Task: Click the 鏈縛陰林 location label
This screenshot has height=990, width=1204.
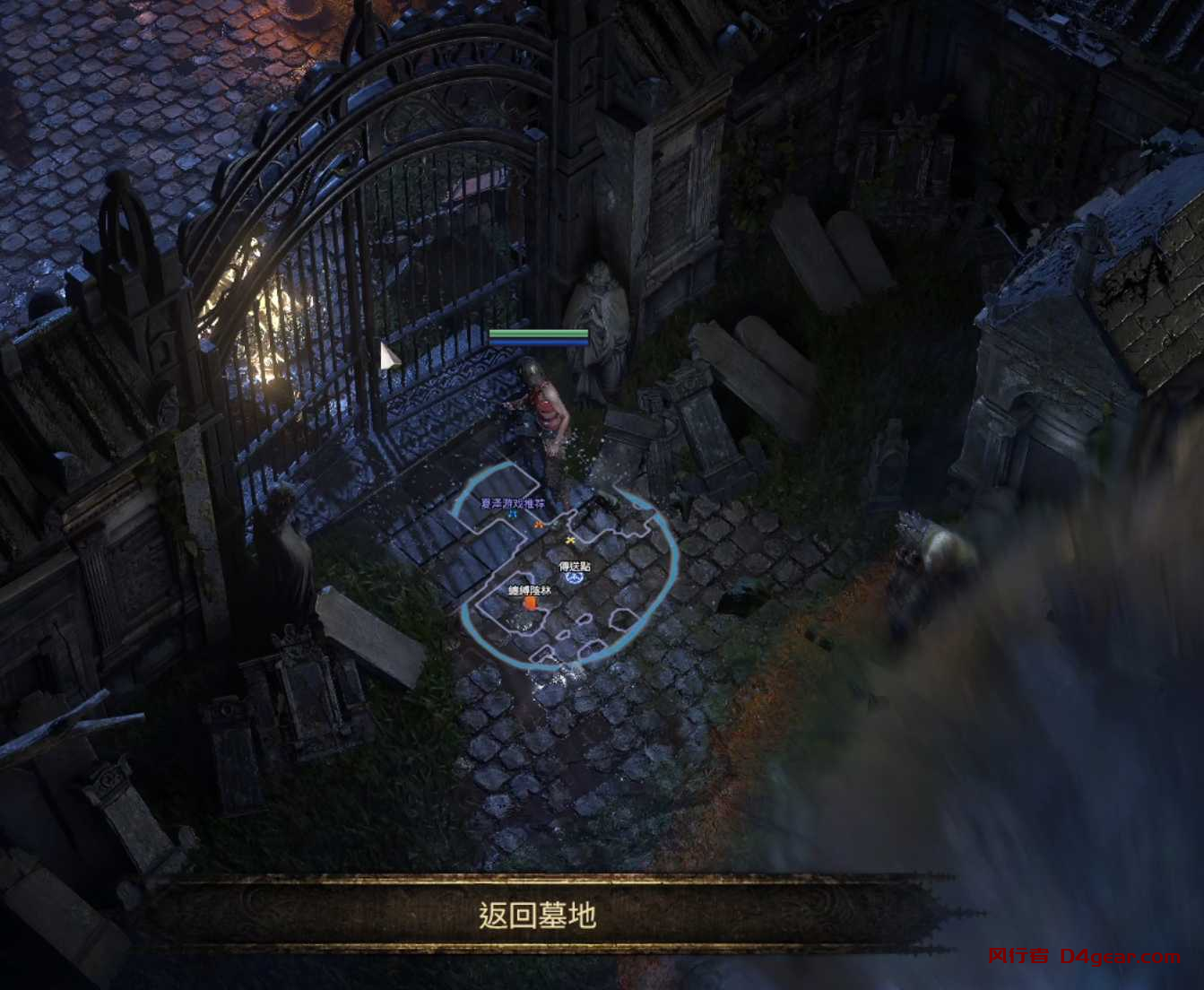Action: click(x=530, y=591)
